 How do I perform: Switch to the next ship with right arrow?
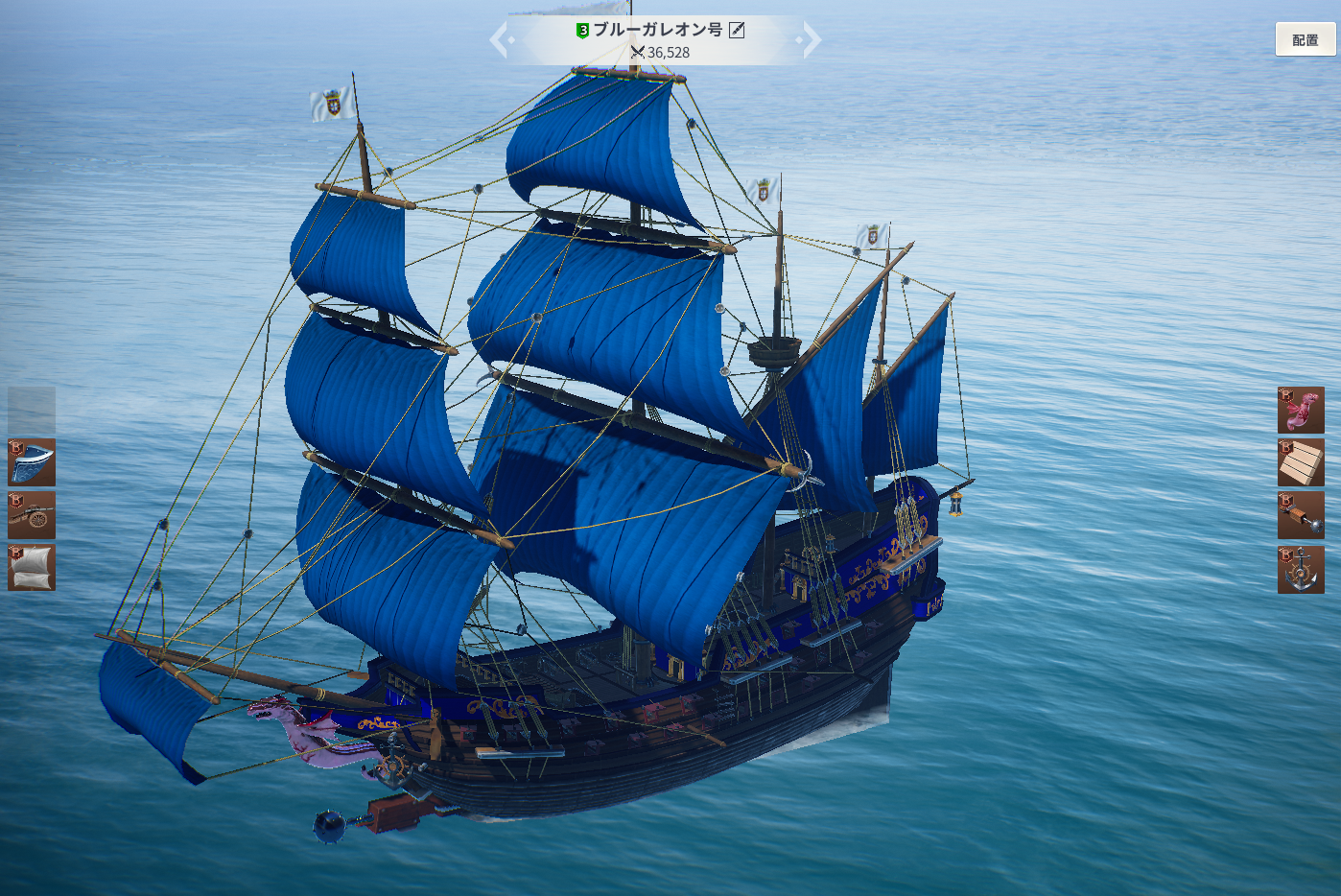tap(811, 40)
